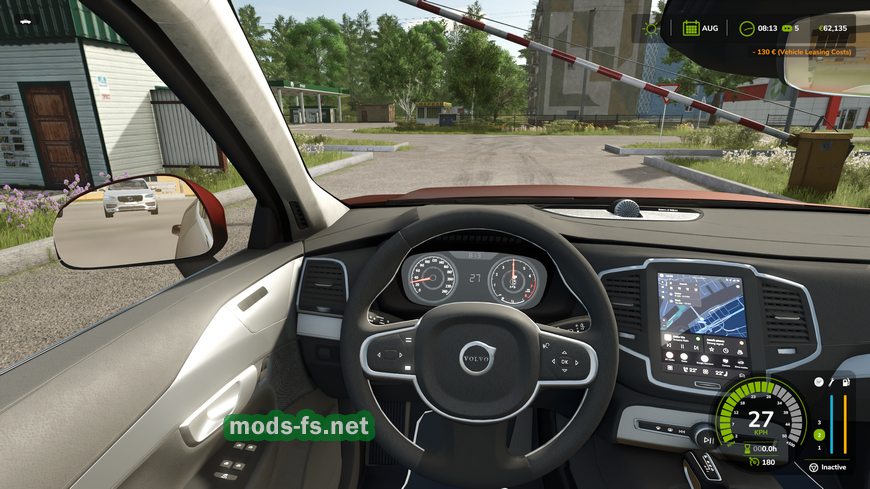Click the mods-fs.net watermark
Screen dimensions: 870x489
click(298, 427)
